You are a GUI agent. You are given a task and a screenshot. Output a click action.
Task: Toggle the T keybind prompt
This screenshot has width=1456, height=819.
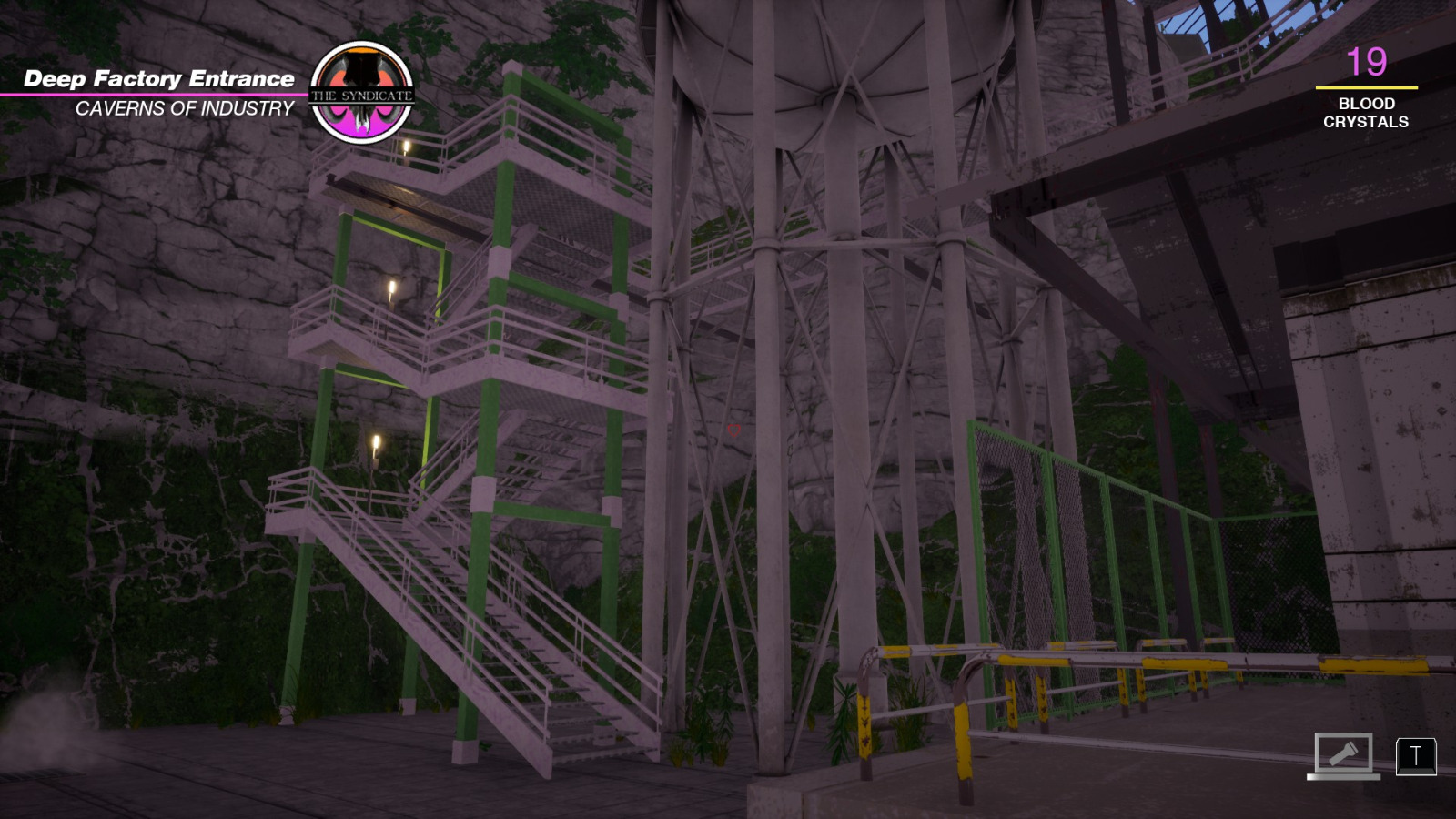(1414, 757)
